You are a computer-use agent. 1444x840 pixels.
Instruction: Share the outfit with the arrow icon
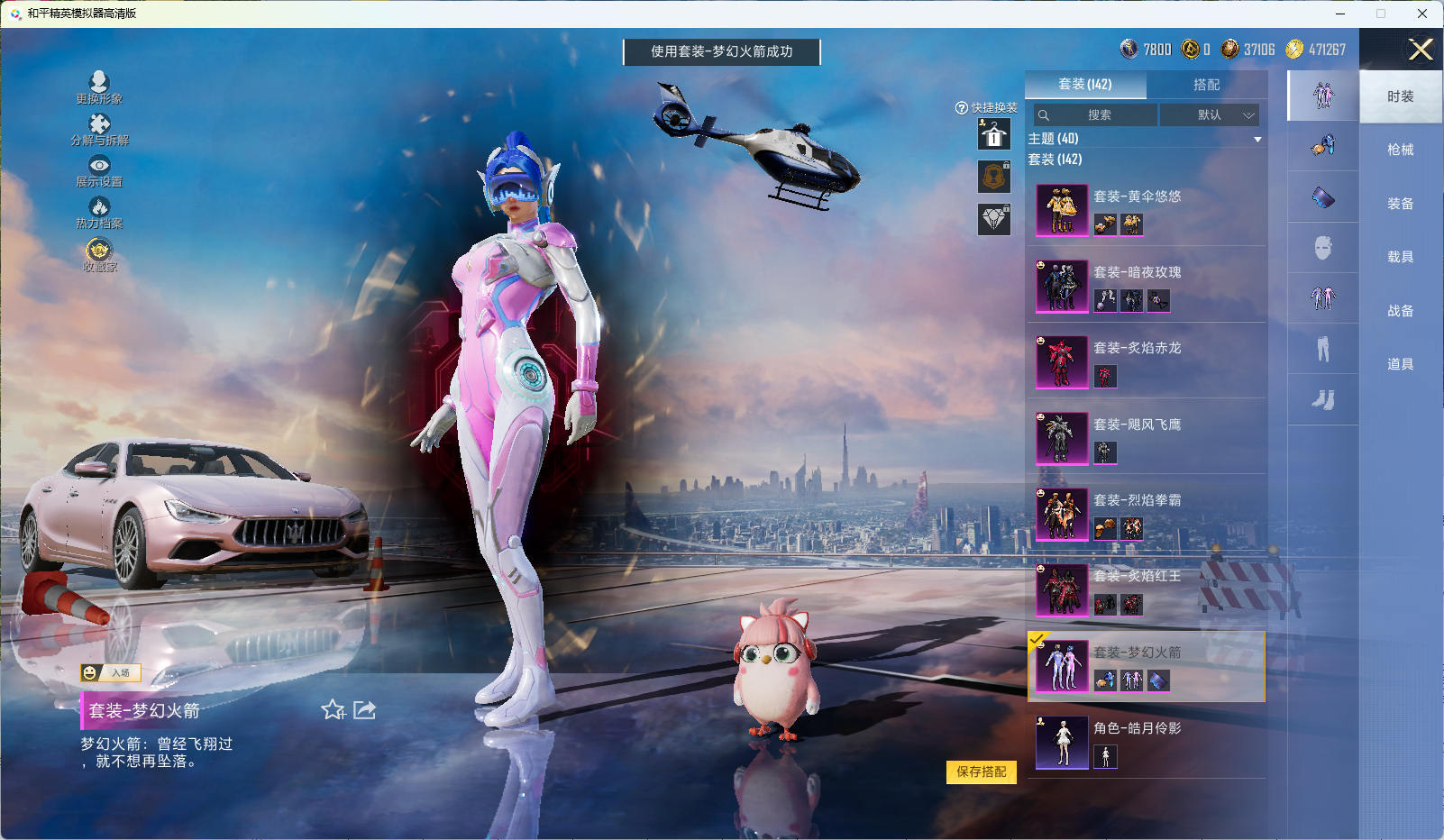[x=364, y=710]
